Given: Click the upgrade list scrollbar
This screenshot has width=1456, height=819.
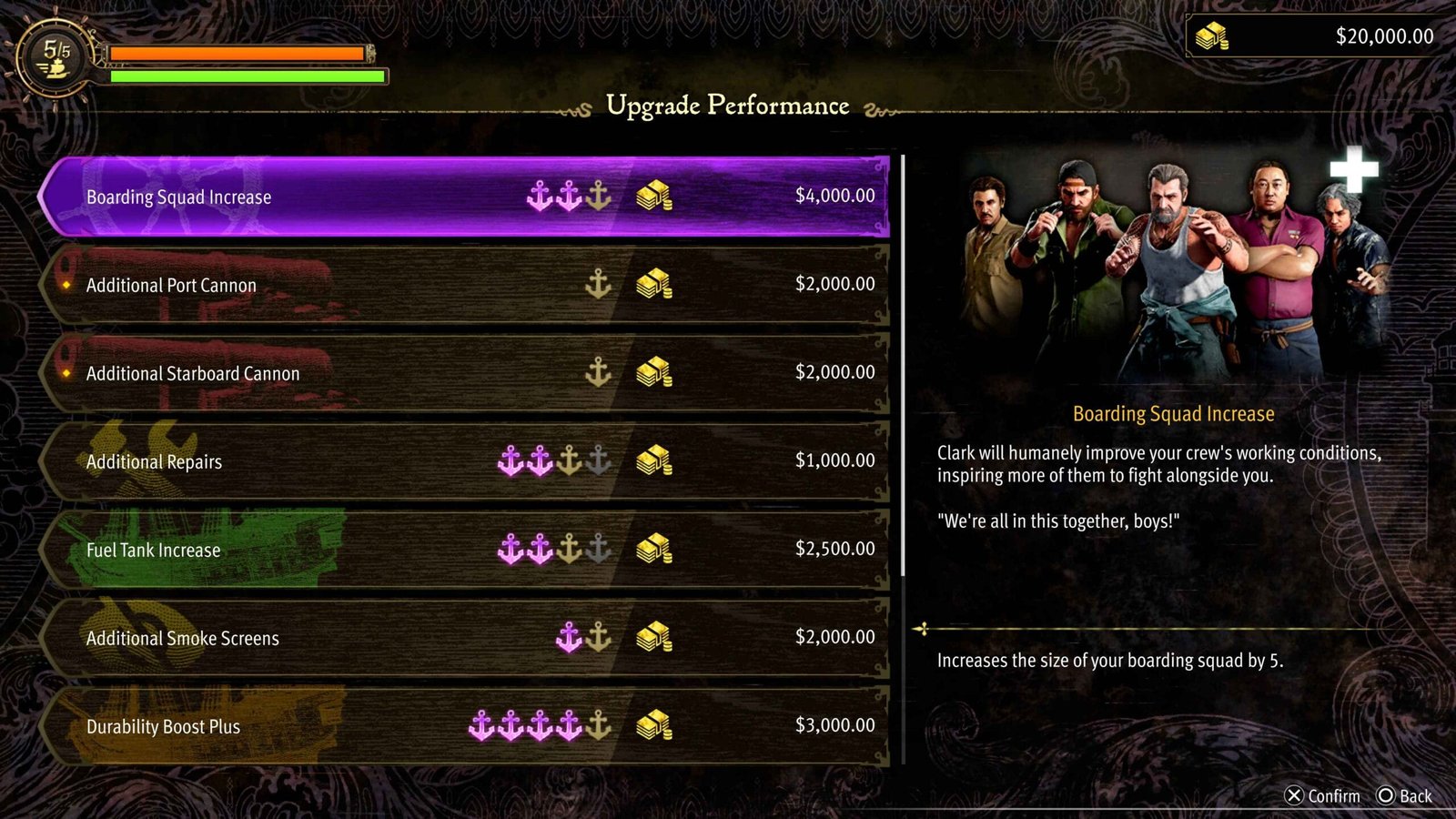Looking at the screenshot, I should point(903,364).
